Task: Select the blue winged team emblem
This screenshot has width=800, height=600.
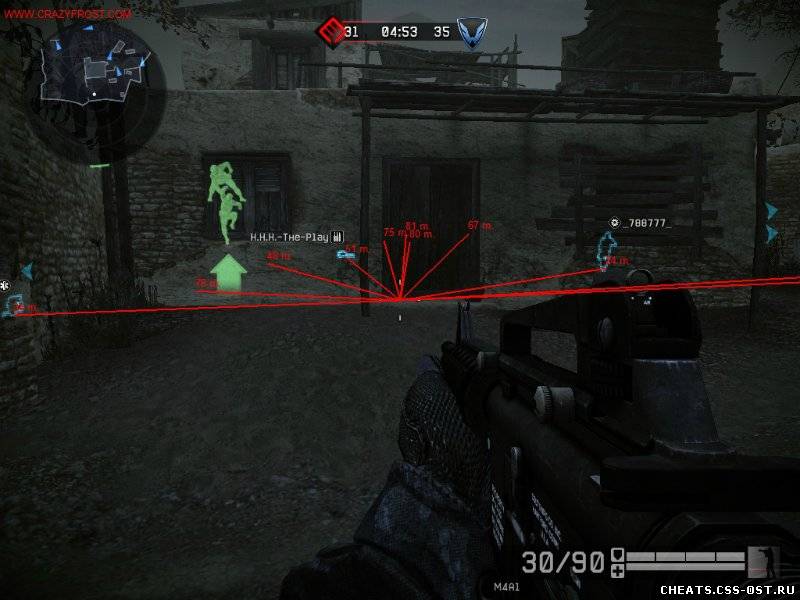Action: (469, 33)
